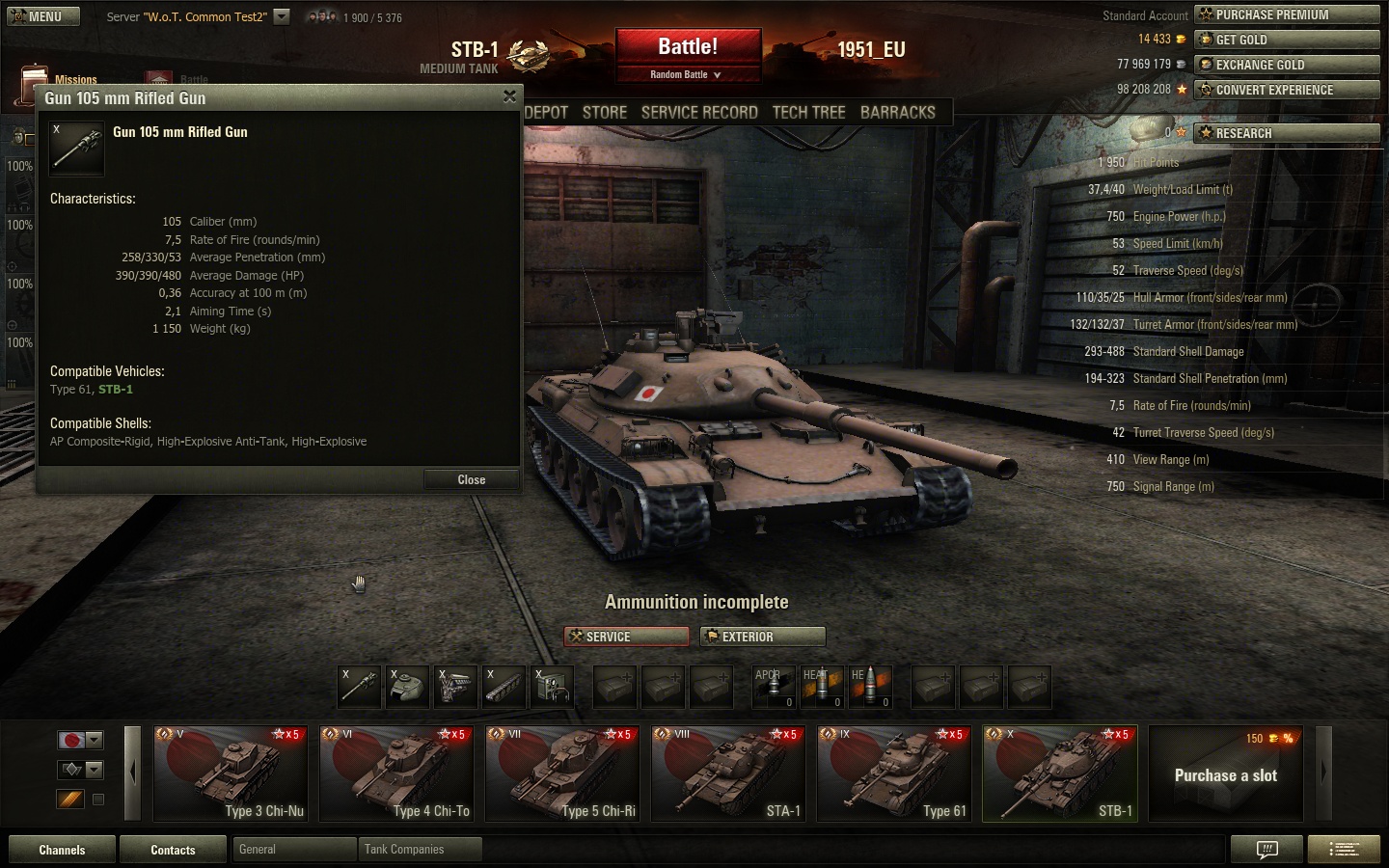Select the Type 61 tank in carousel
This screenshot has width=1389, height=868.
coord(894,773)
